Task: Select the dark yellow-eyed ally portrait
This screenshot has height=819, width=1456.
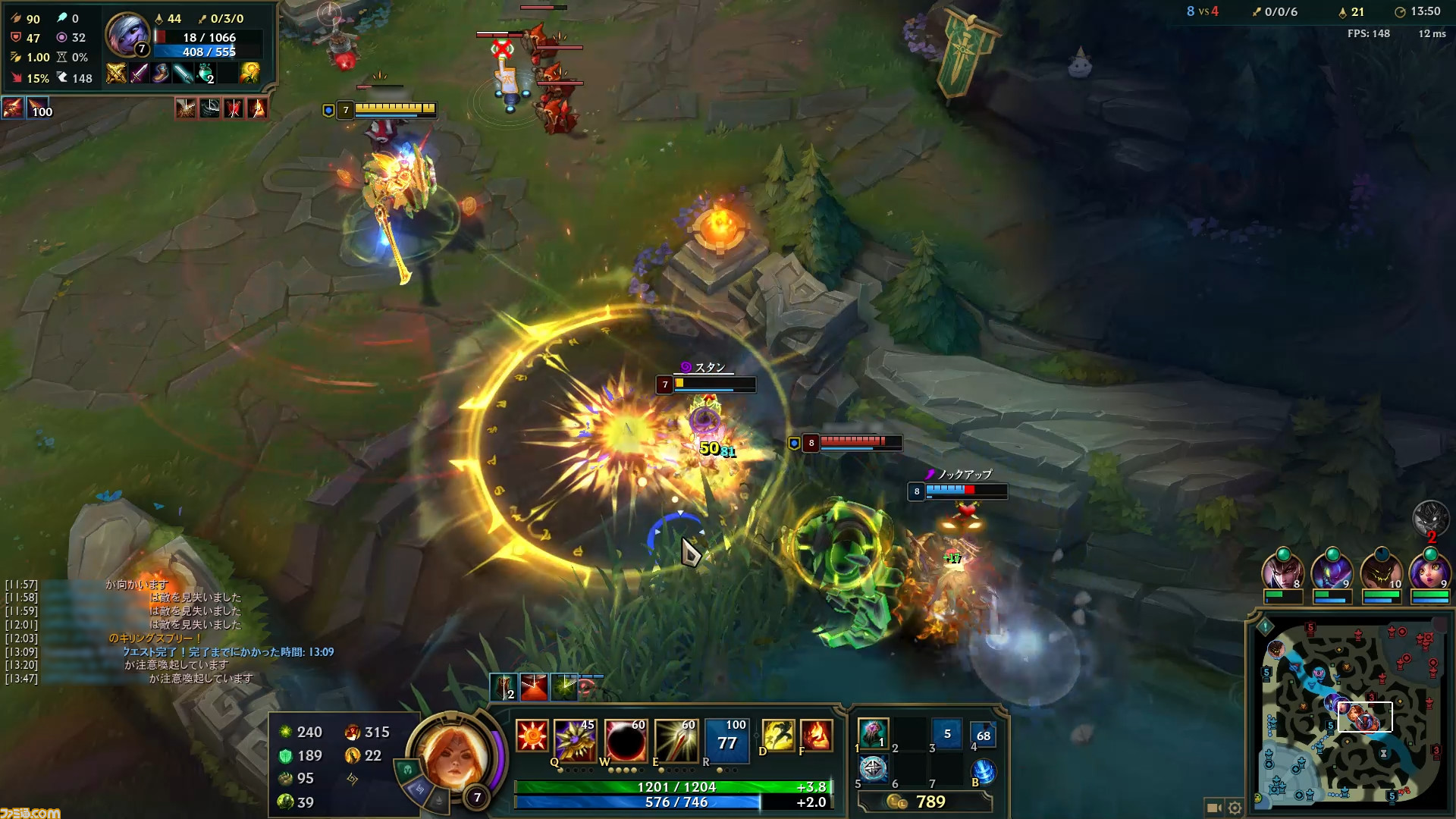Action: tap(1380, 573)
